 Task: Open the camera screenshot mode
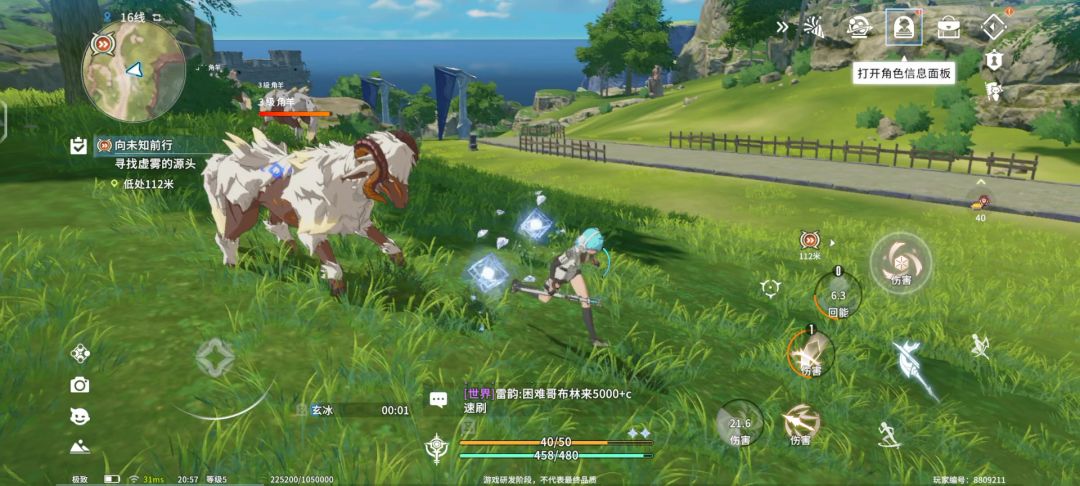(80, 385)
